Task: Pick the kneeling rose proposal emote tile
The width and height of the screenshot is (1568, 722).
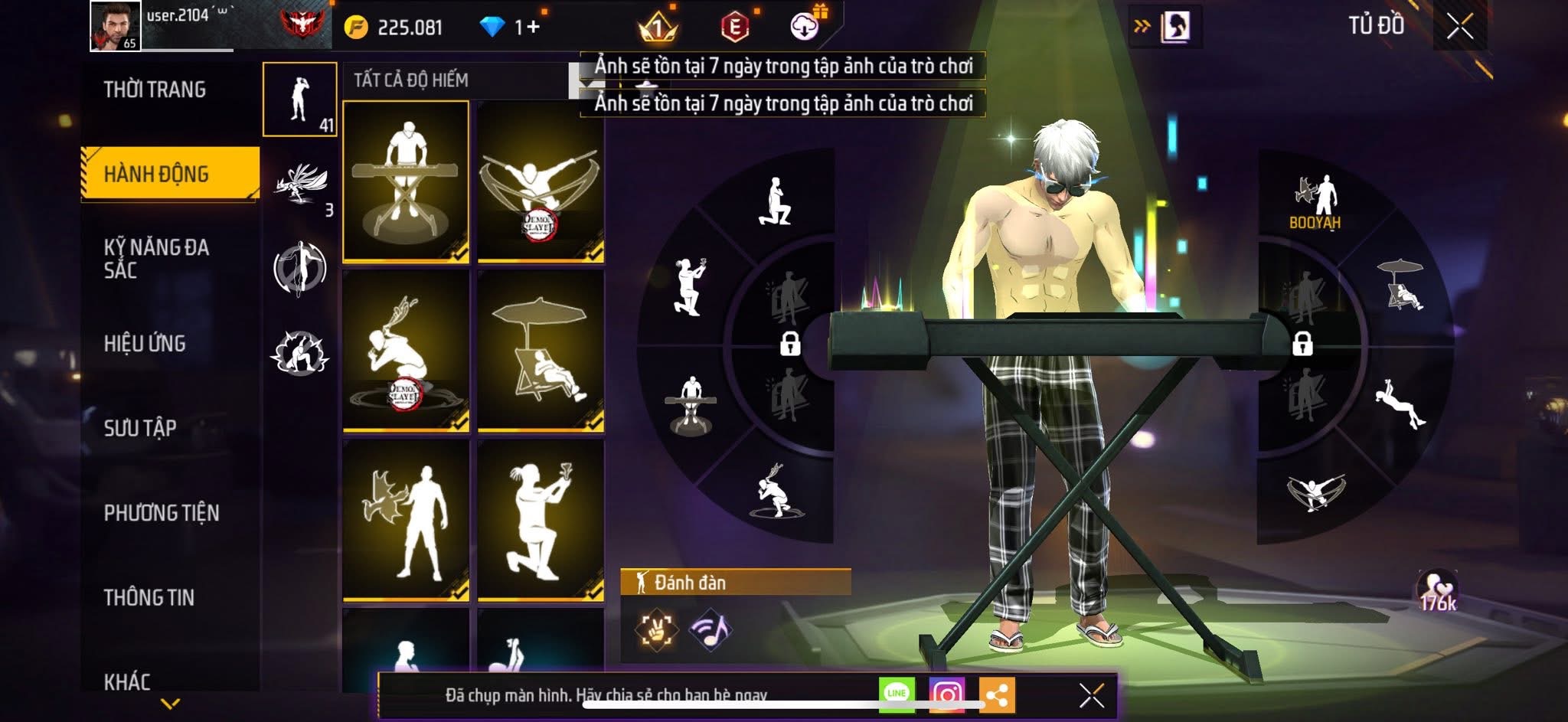Action: tap(541, 520)
